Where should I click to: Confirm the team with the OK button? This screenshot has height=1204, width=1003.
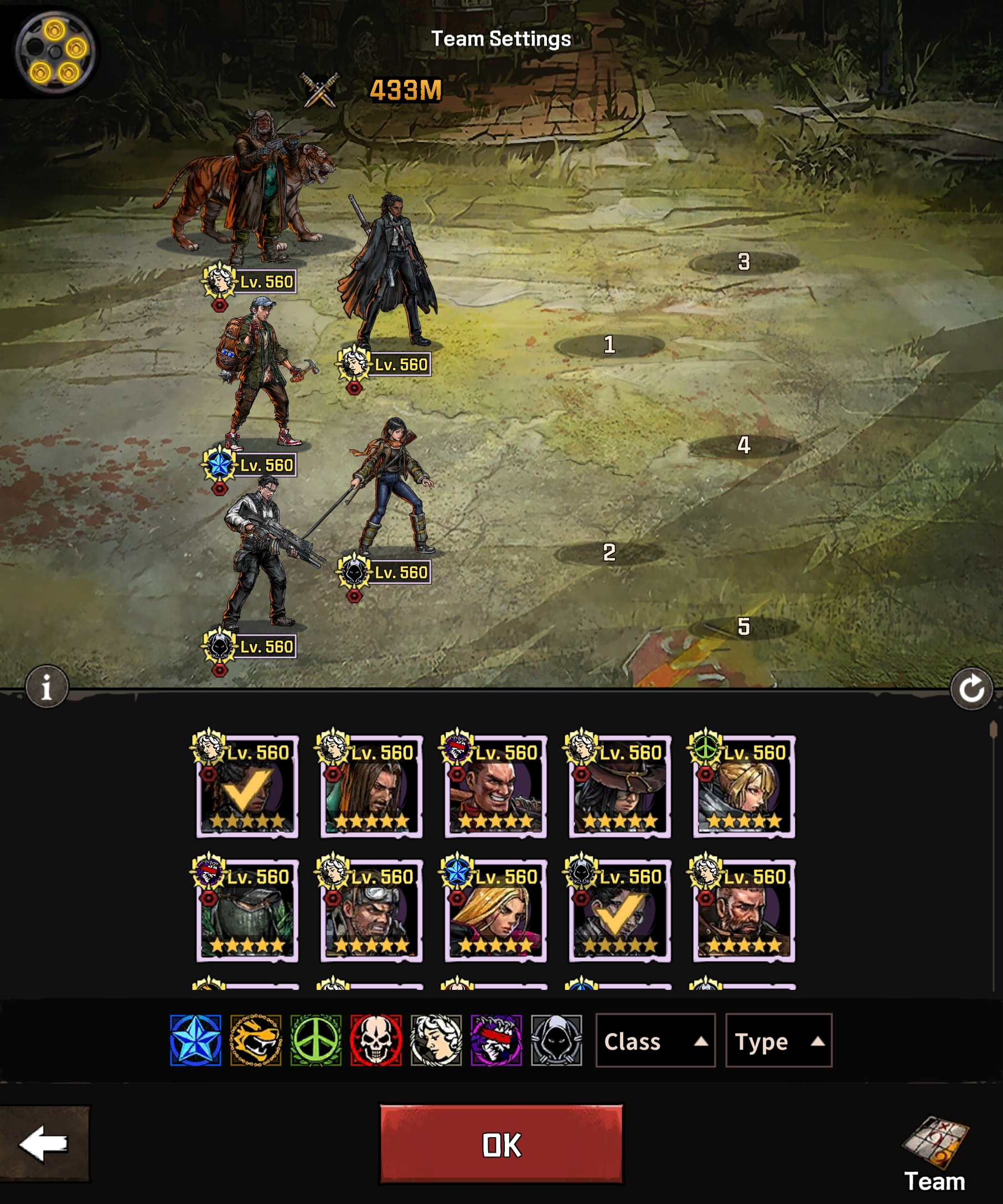tap(500, 1144)
